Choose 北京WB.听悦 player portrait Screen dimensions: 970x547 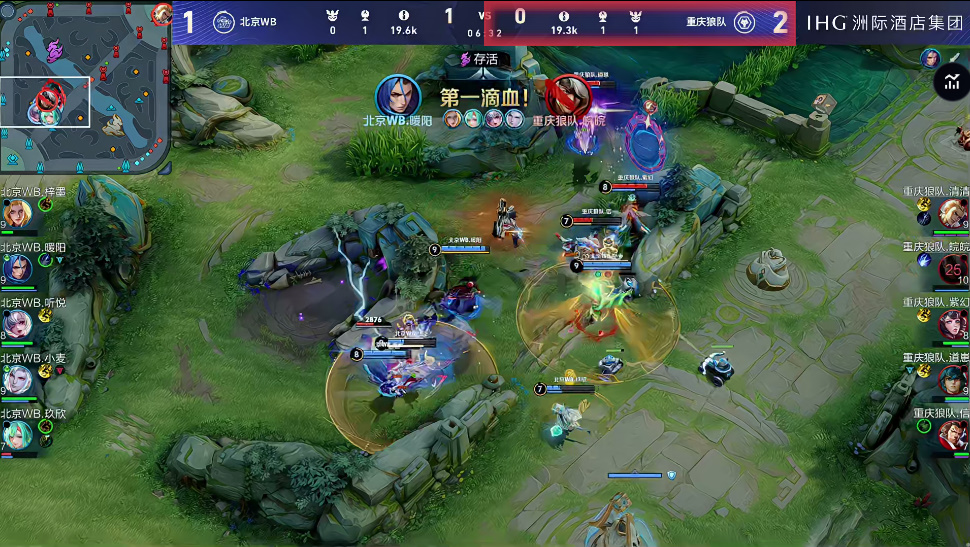[17, 324]
